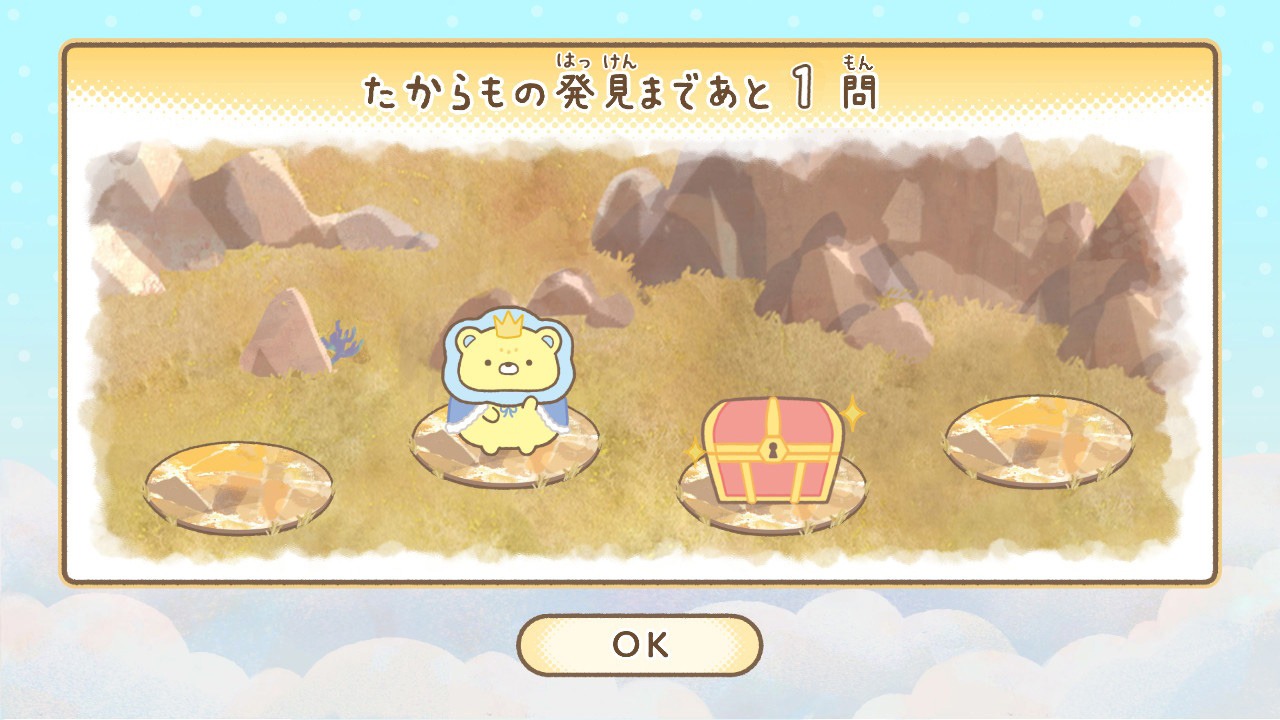Click the golden crown on the character's head
This screenshot has width=1280, height=720.
(x=508, y=325)
